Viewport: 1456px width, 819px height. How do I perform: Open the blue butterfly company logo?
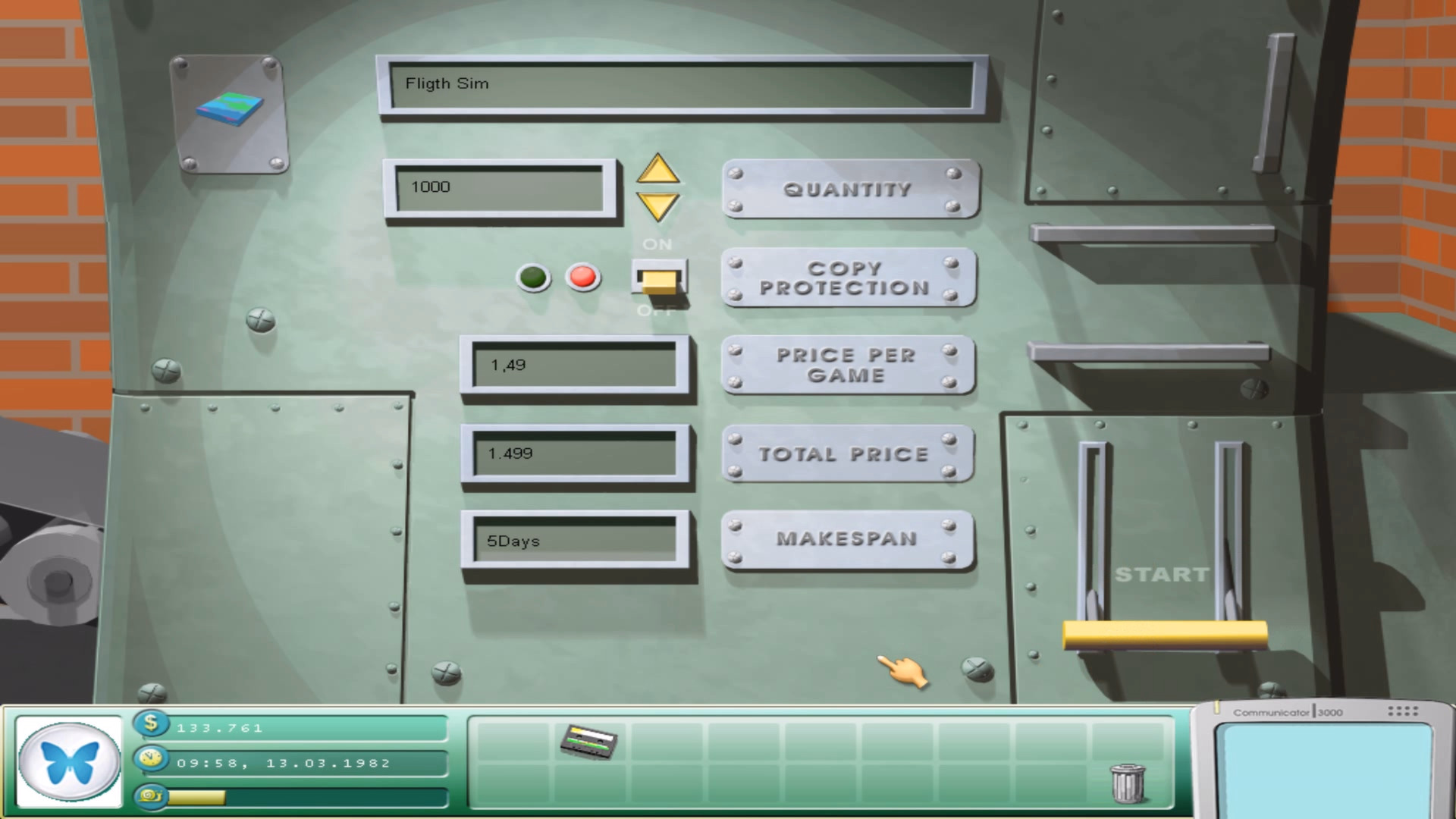[x=69, y=761]
